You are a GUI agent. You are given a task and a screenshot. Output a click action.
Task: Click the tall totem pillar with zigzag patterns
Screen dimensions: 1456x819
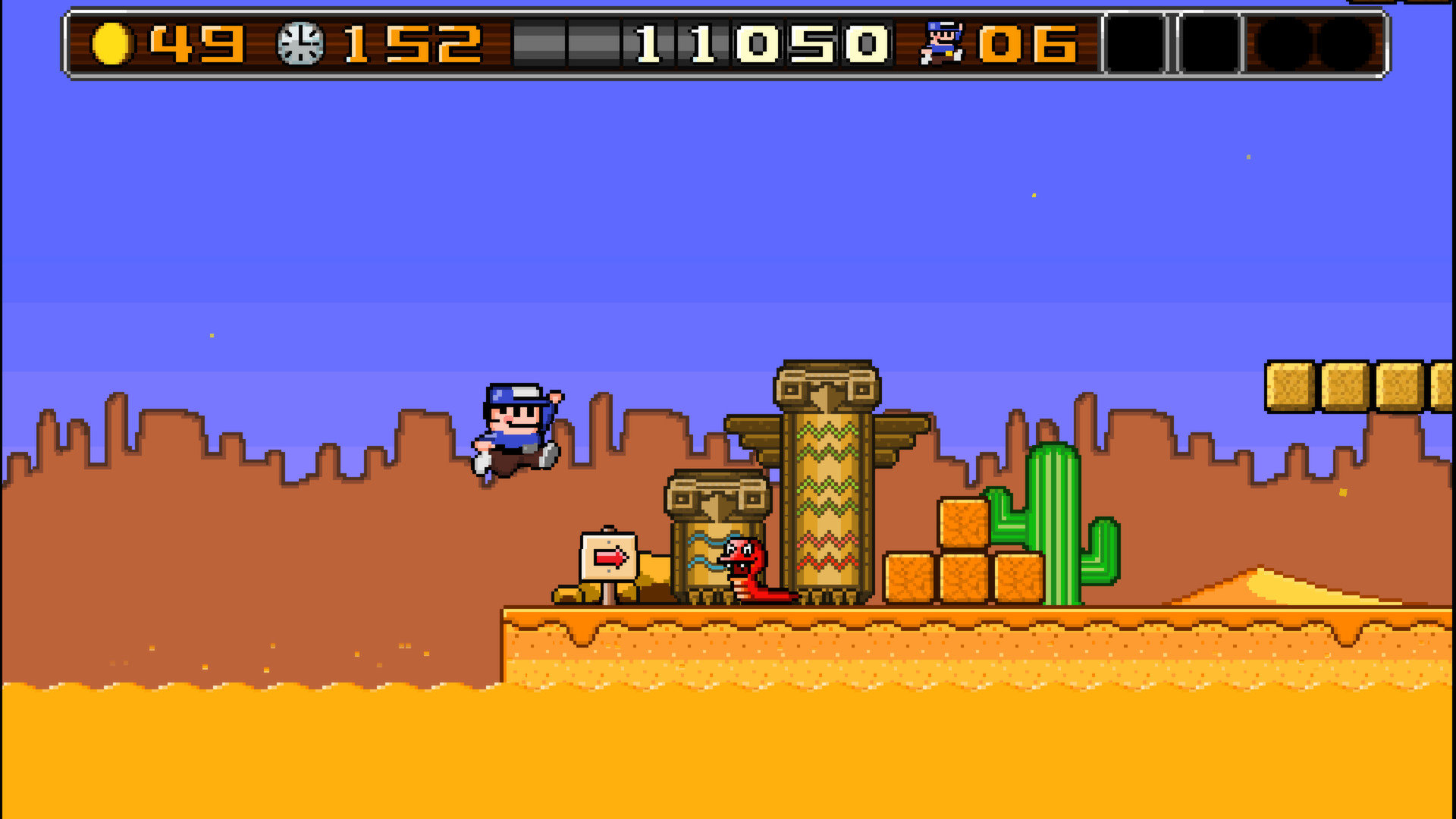click(x=827, y=485)
